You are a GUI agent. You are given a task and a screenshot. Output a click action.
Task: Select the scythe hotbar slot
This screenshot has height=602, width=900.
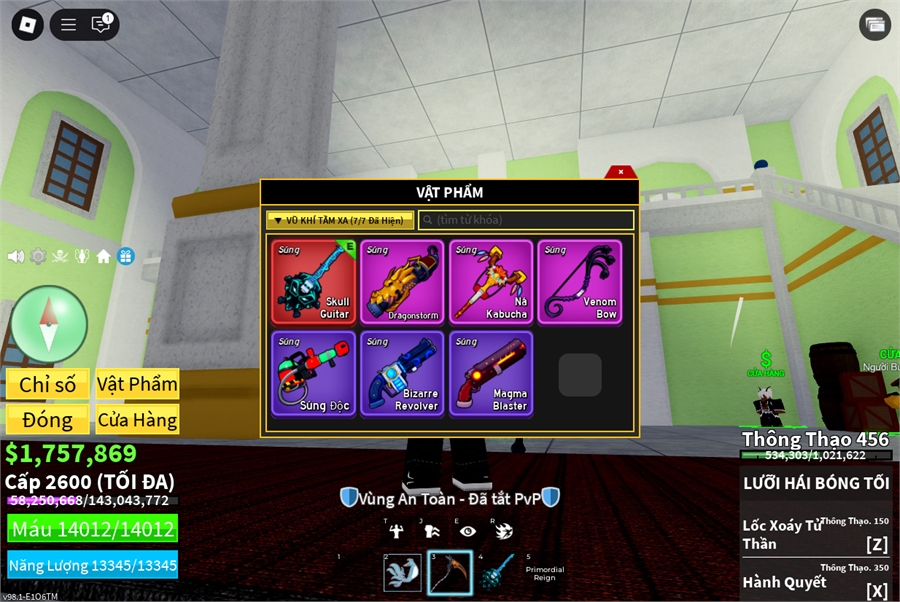pos(450,572)
